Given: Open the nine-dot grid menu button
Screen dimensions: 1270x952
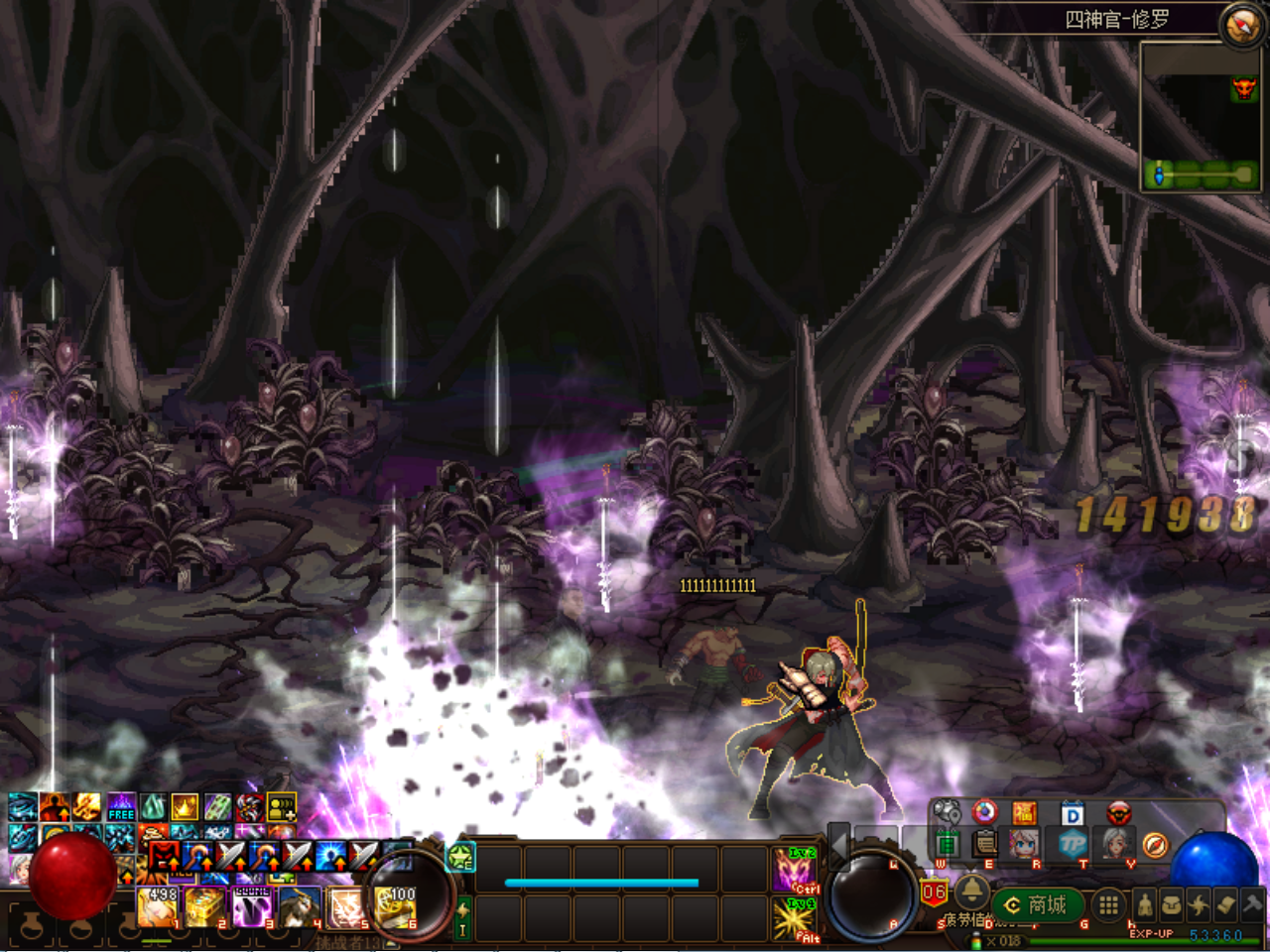Looking at the screenshot, I should click(x=1108, y=904).
